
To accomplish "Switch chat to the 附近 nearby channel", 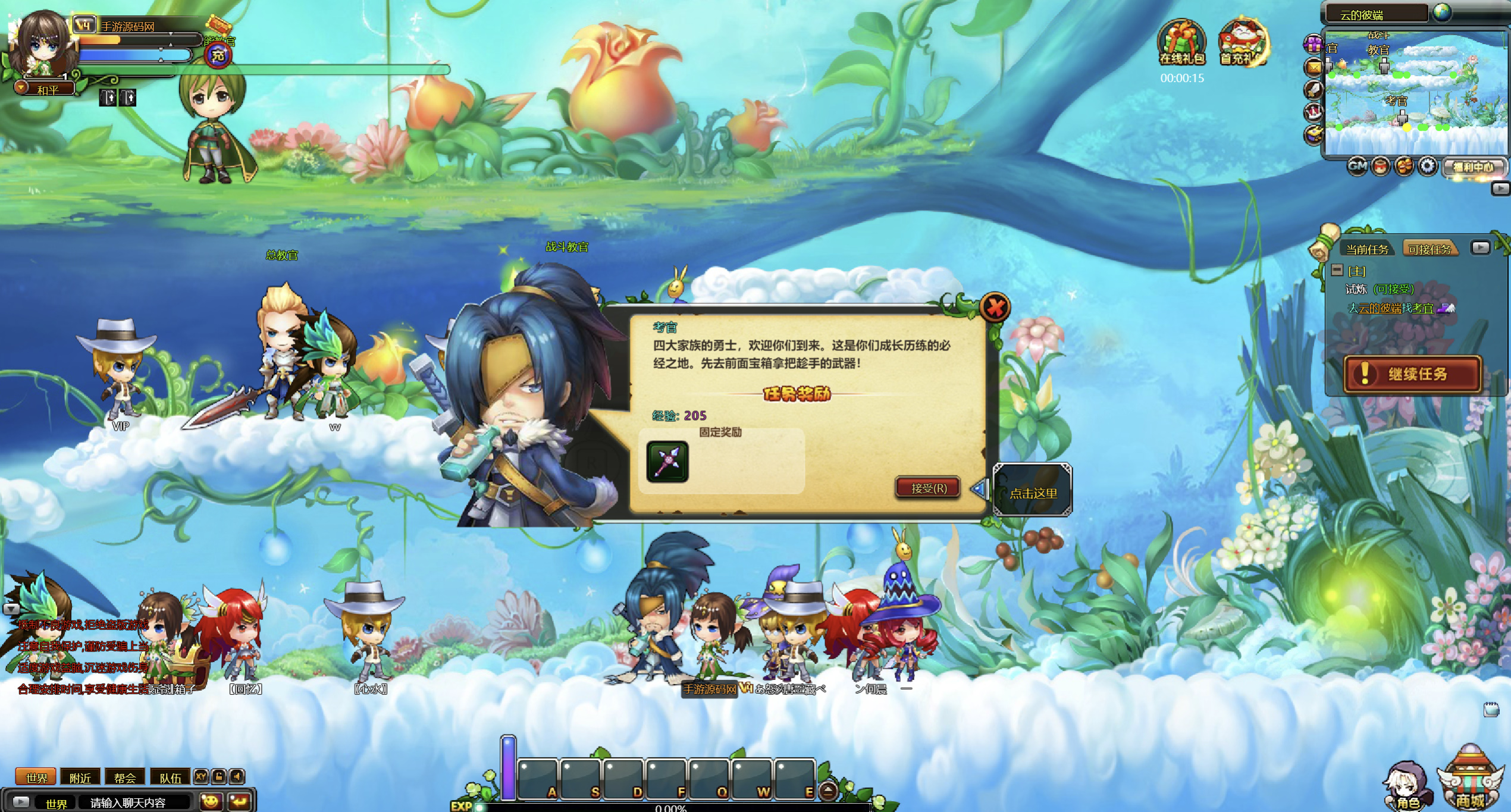I will (80, 777).
